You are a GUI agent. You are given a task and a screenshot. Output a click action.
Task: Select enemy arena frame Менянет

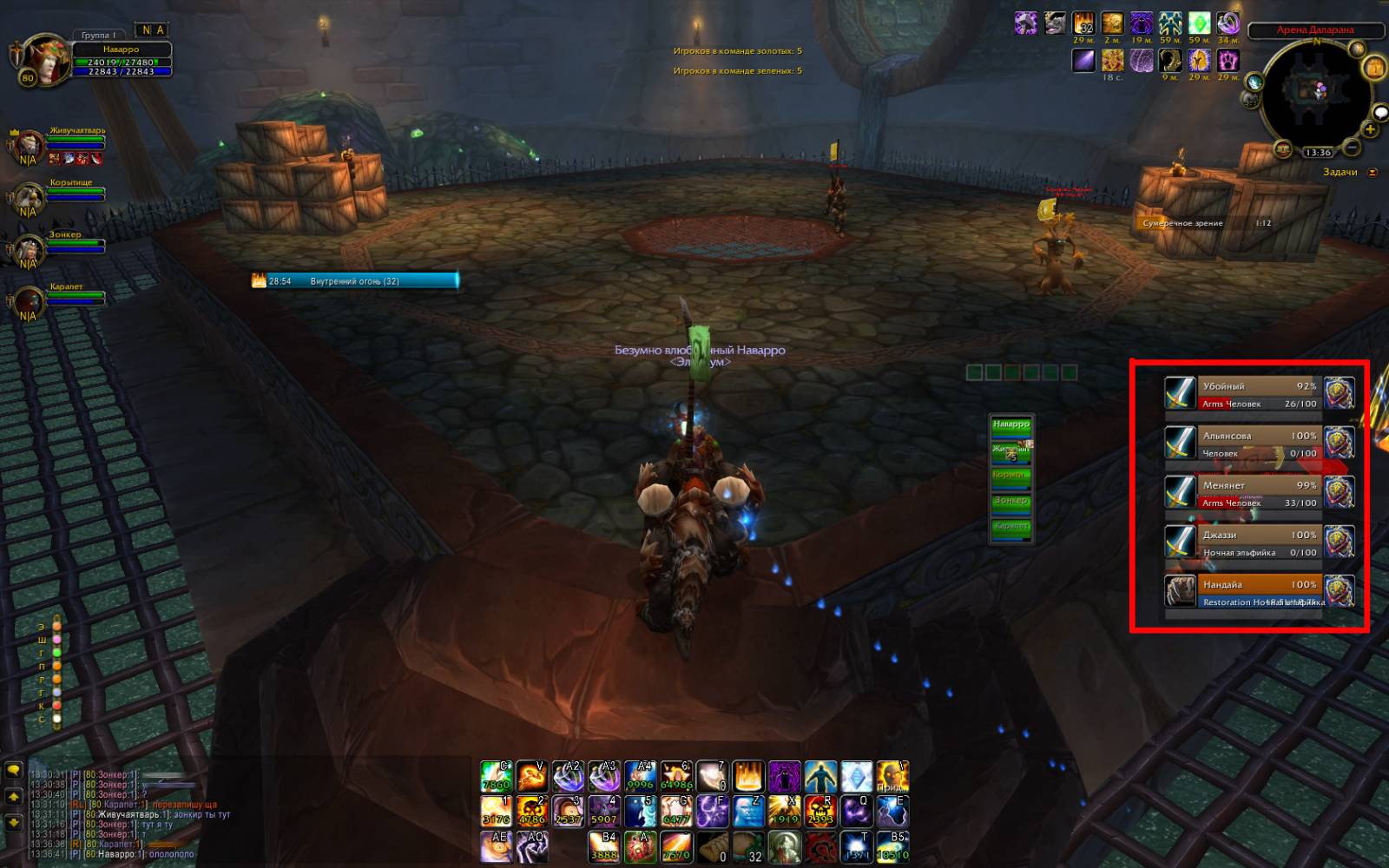coord(1259,493)
